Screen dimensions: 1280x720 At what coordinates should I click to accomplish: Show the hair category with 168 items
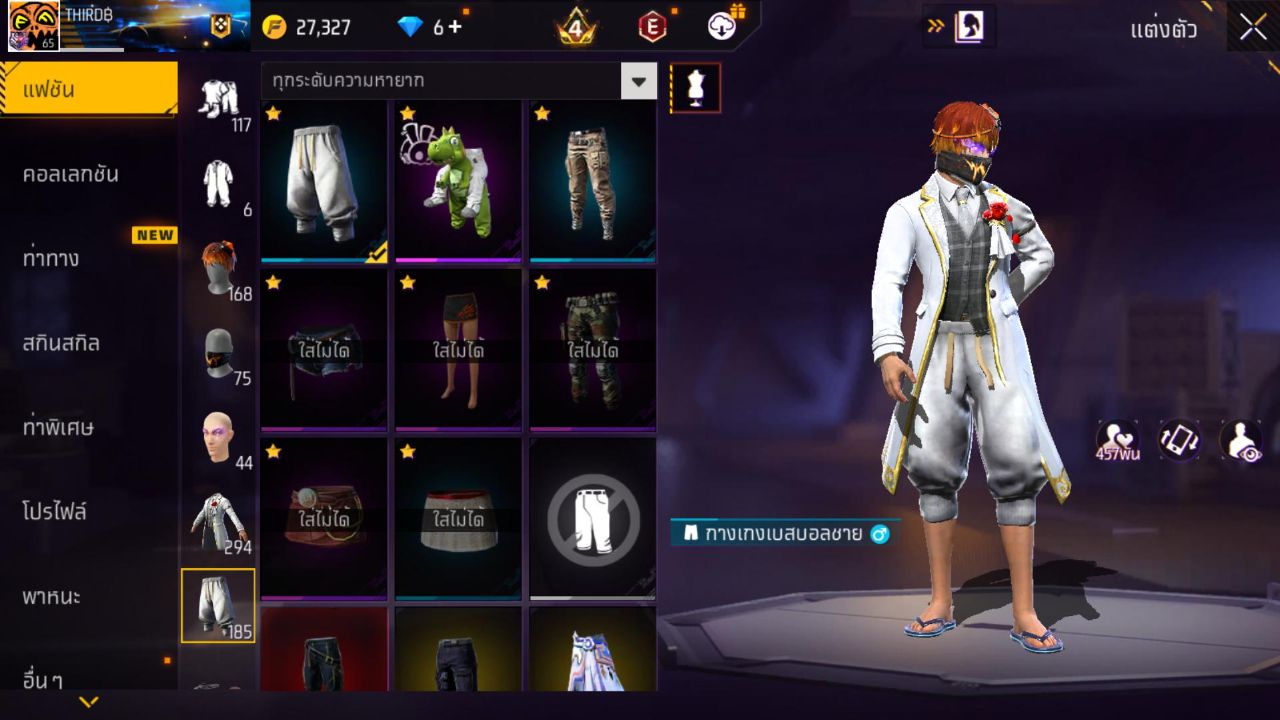click(x=218, y=268)
